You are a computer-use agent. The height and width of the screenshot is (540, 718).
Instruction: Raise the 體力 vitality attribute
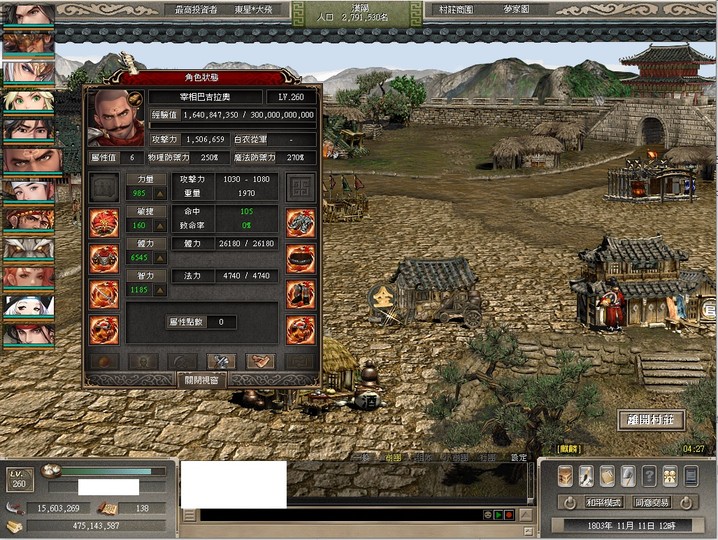[x=159, y=259]
